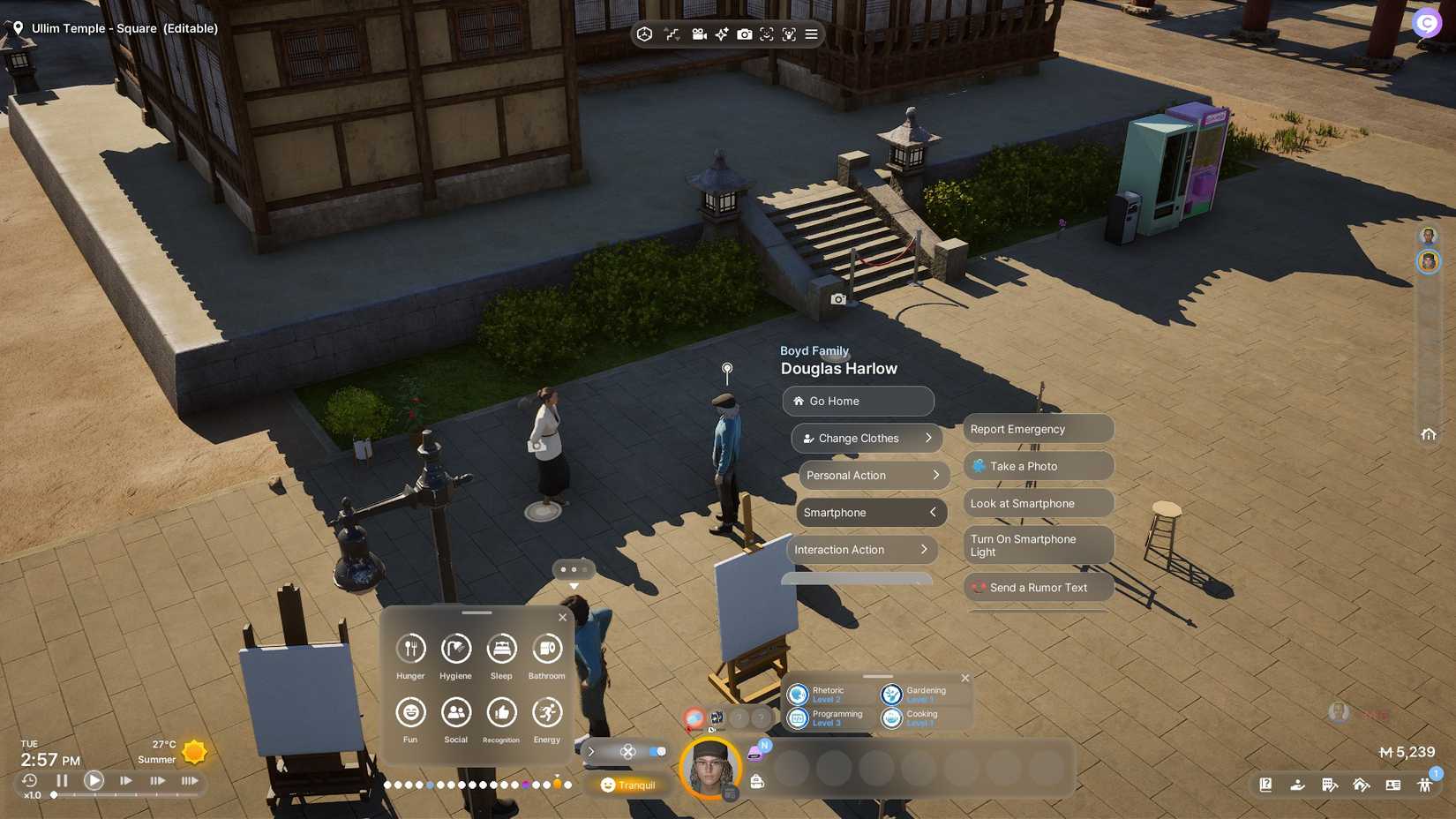Click the Take a Photo button
The image size is (1456, 819).
1038,465
